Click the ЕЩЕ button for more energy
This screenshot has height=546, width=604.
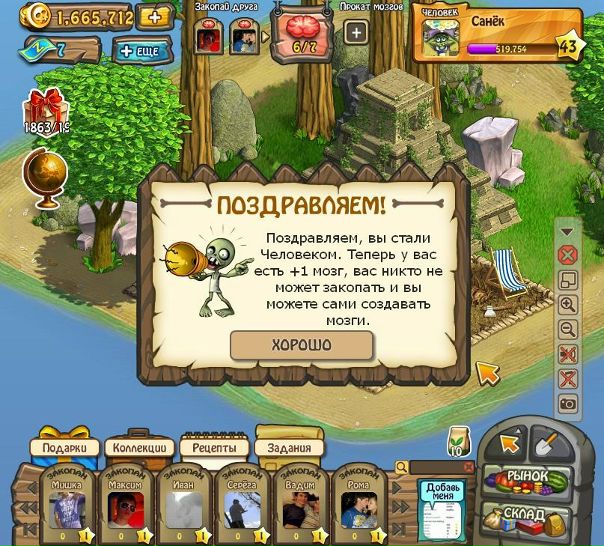click(142, 50)
